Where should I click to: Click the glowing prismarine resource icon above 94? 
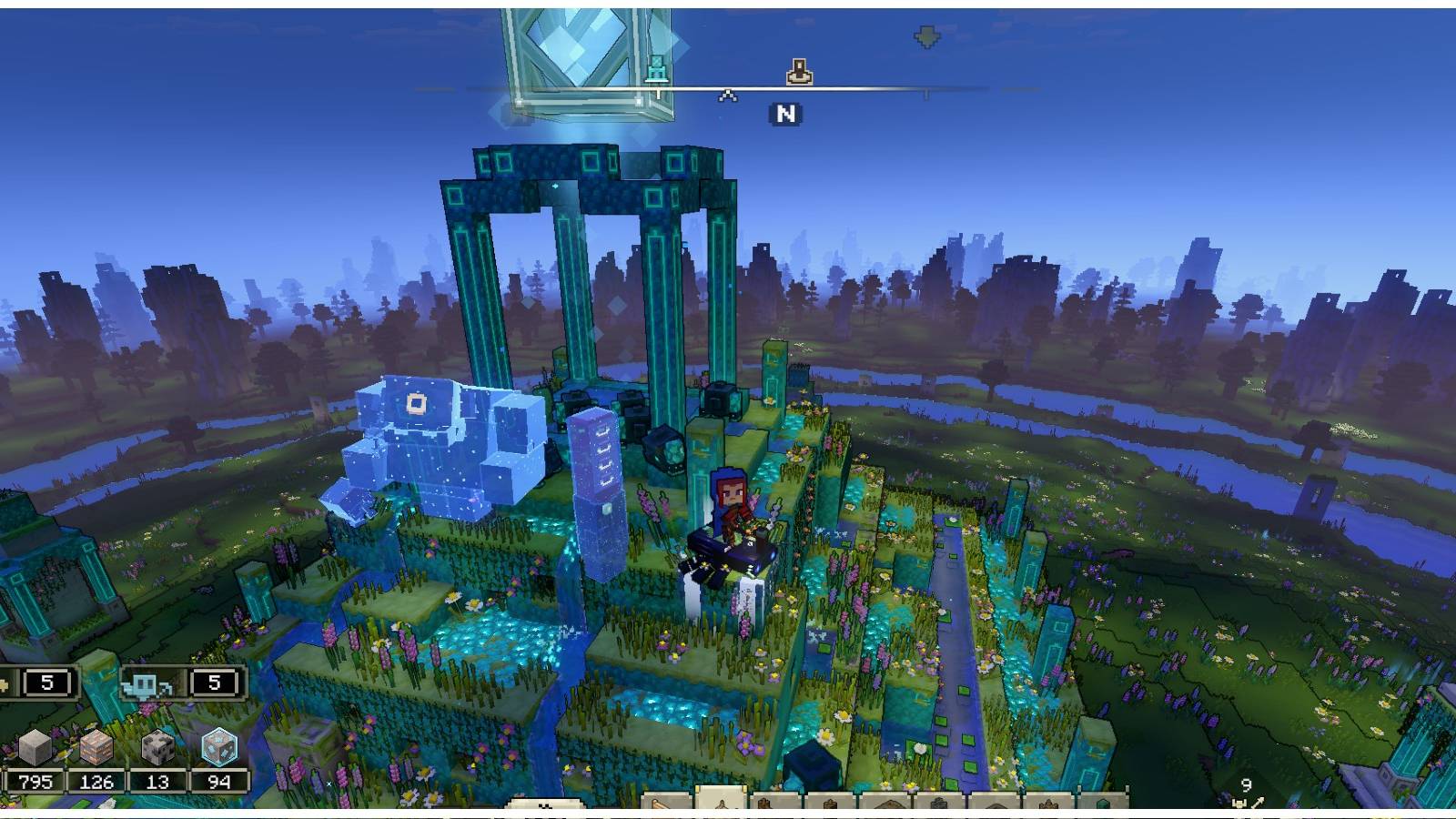click(220, 748)
